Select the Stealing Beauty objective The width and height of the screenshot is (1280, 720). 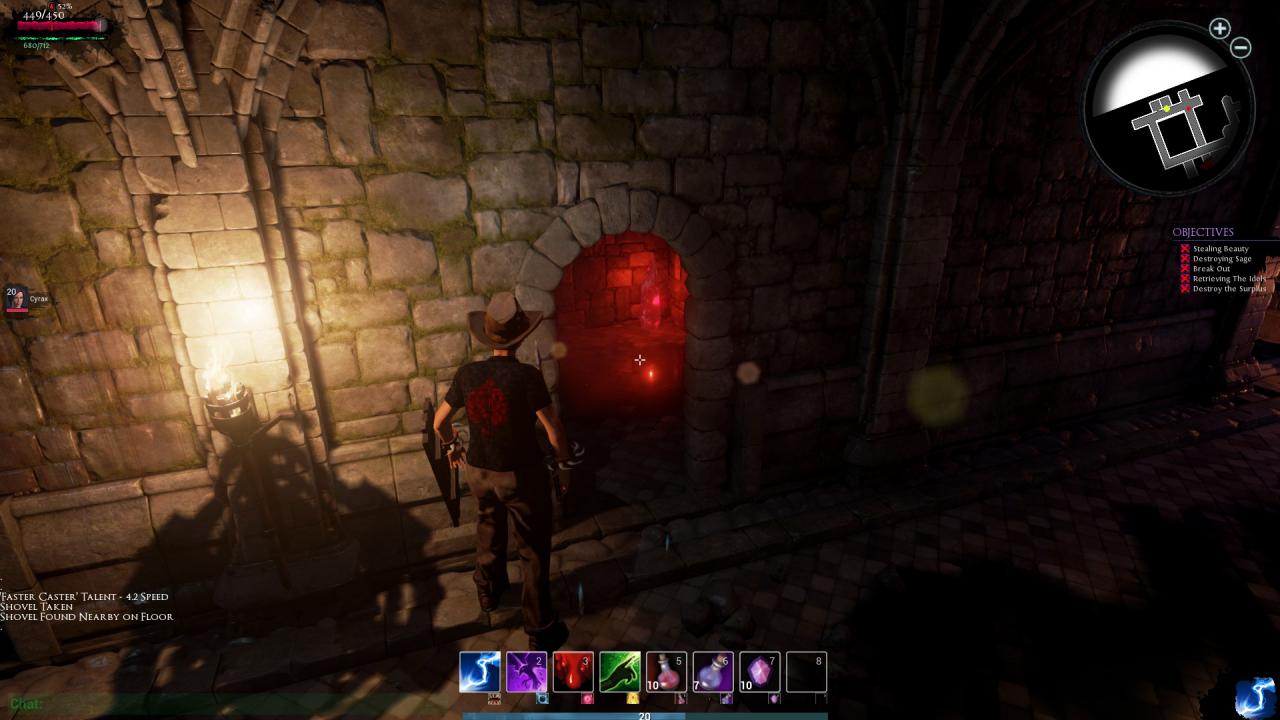tap(1220, 249)
